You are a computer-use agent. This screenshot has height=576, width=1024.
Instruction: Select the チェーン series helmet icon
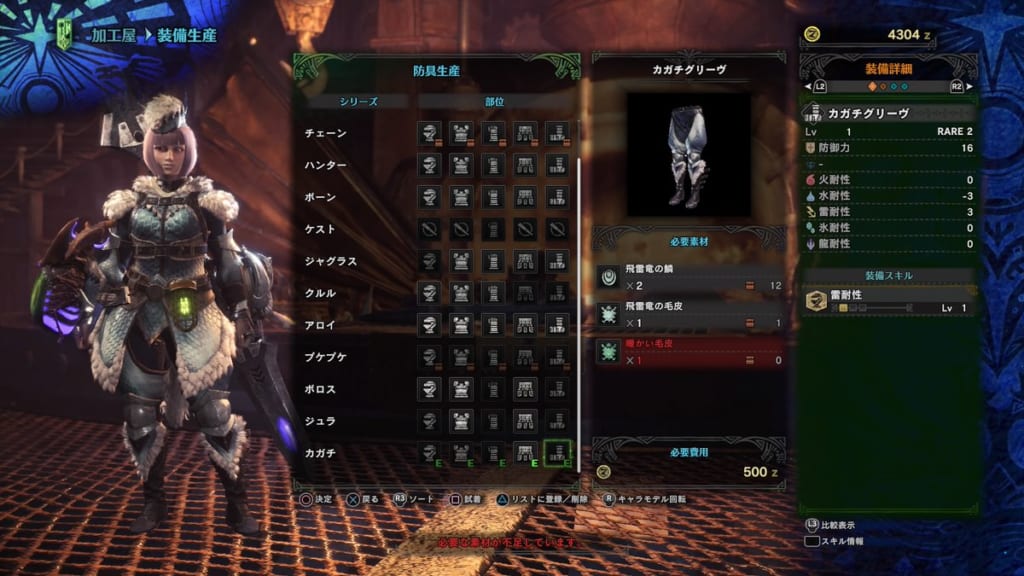click(430, 133)
